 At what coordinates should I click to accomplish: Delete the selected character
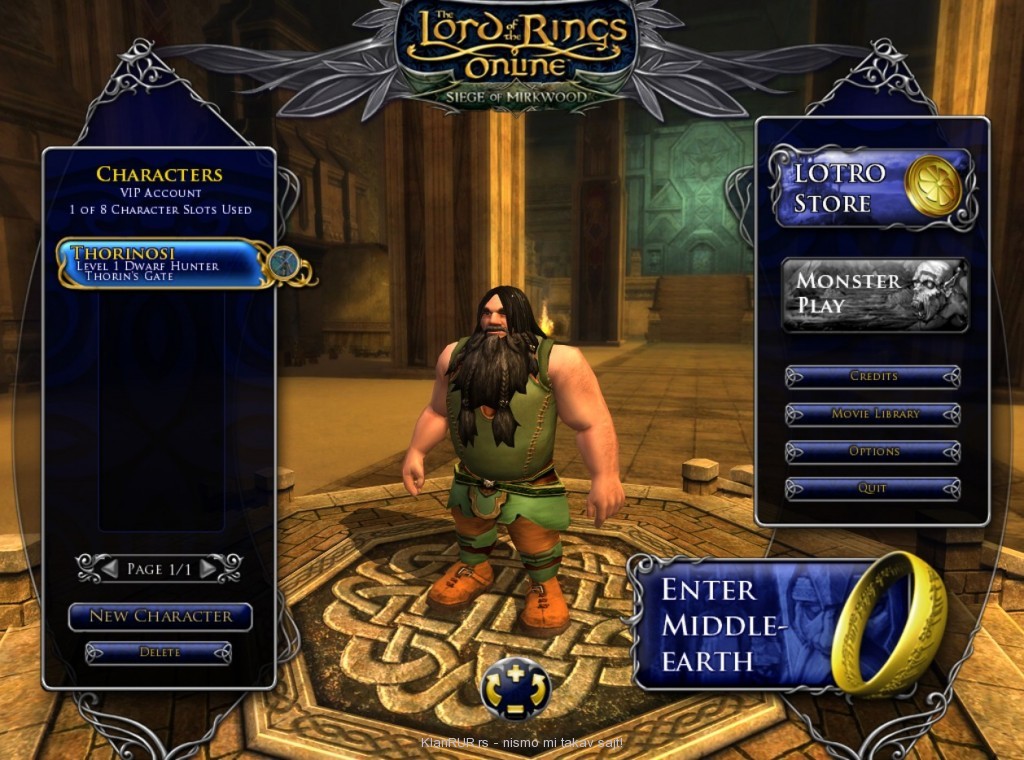(x=159, y=653)
